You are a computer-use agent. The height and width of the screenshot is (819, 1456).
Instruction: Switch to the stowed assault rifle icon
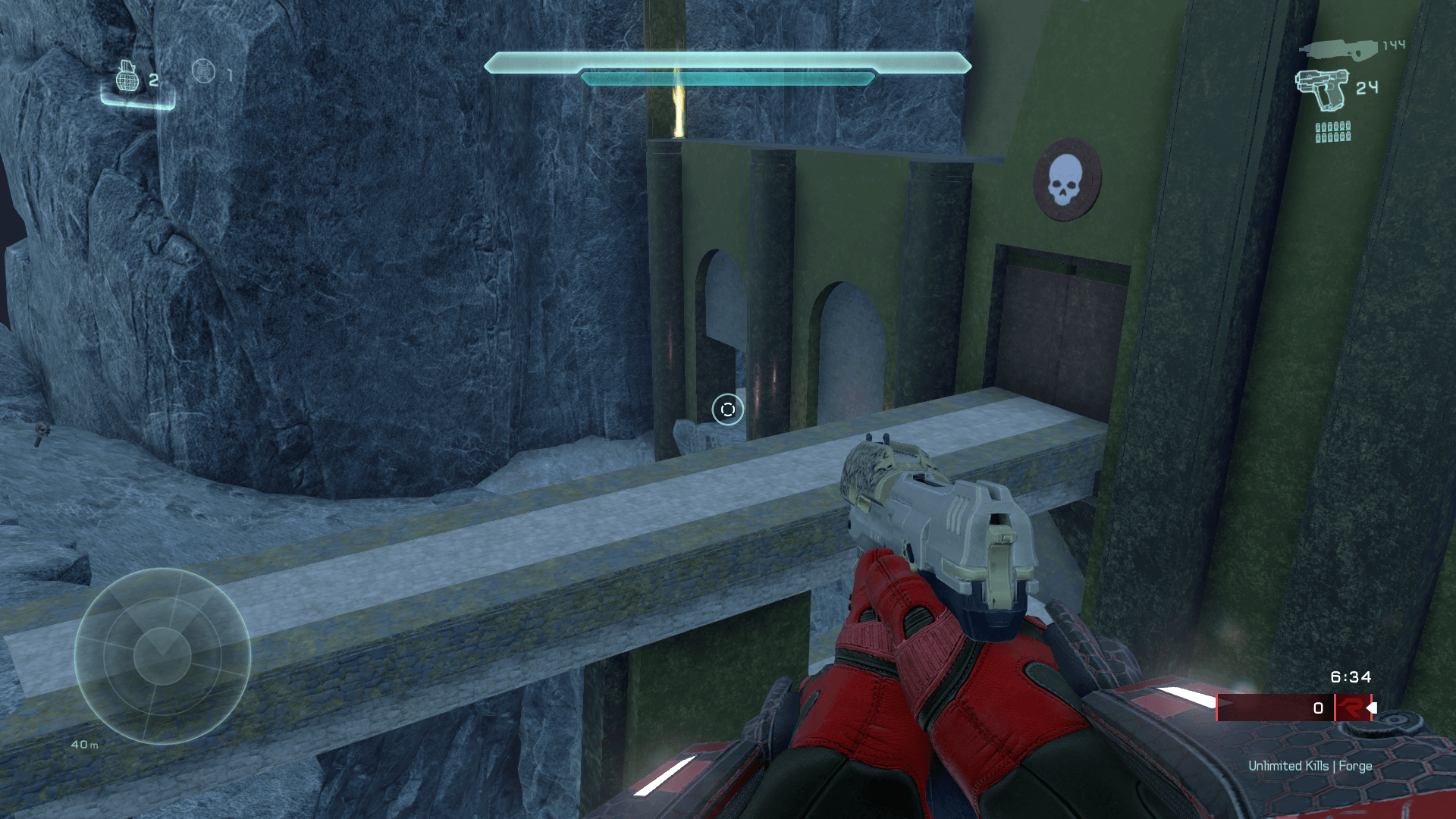[x=1338, y=50]
